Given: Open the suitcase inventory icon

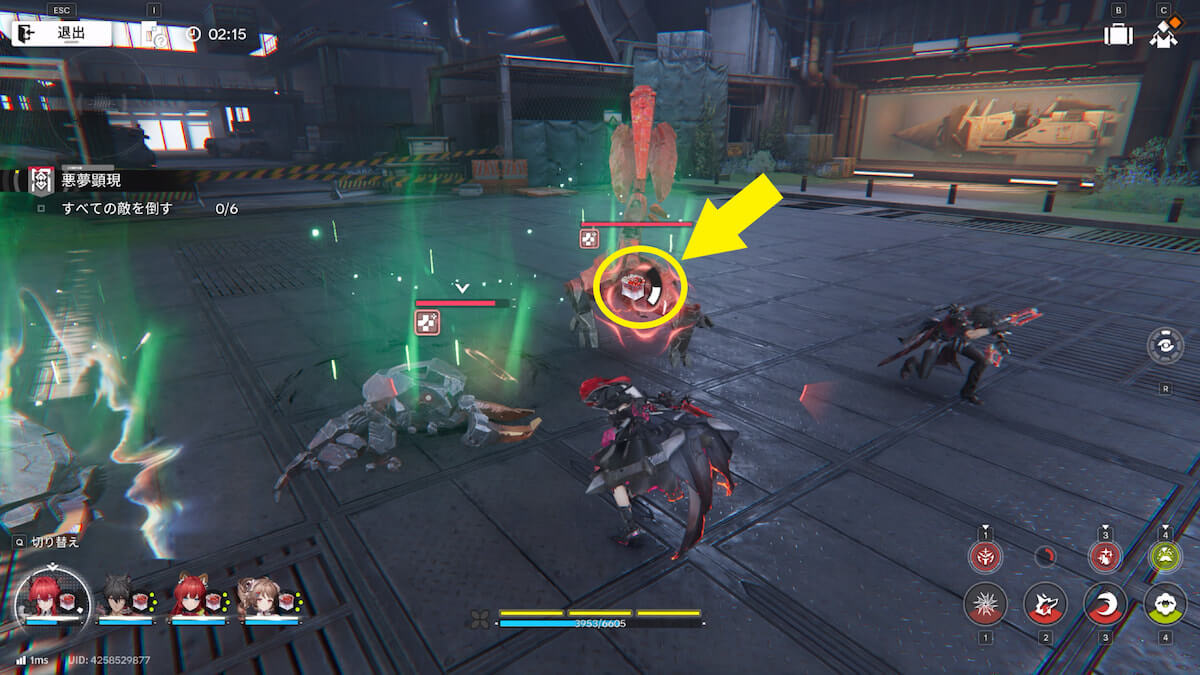Looking at the screenshot, I should (1118, 35).
